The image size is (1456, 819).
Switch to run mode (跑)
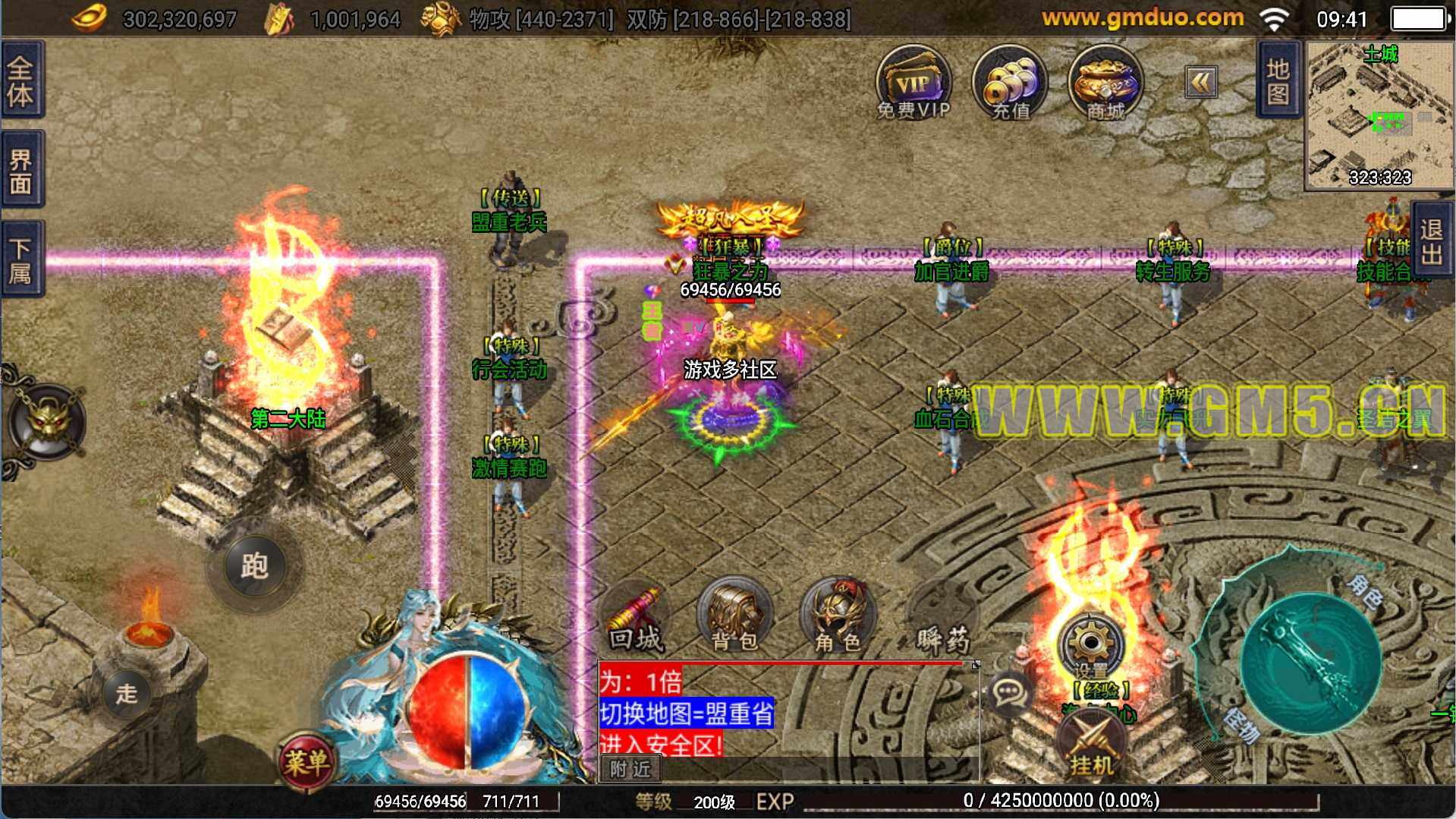click(x=254, y=565)
